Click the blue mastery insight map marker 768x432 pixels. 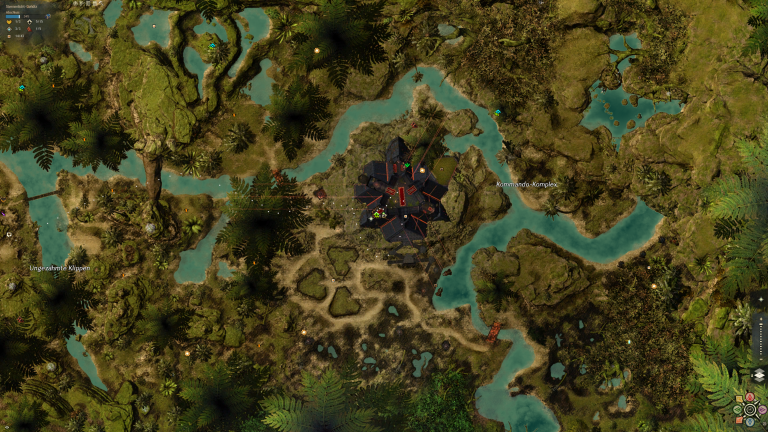point(21,88)
